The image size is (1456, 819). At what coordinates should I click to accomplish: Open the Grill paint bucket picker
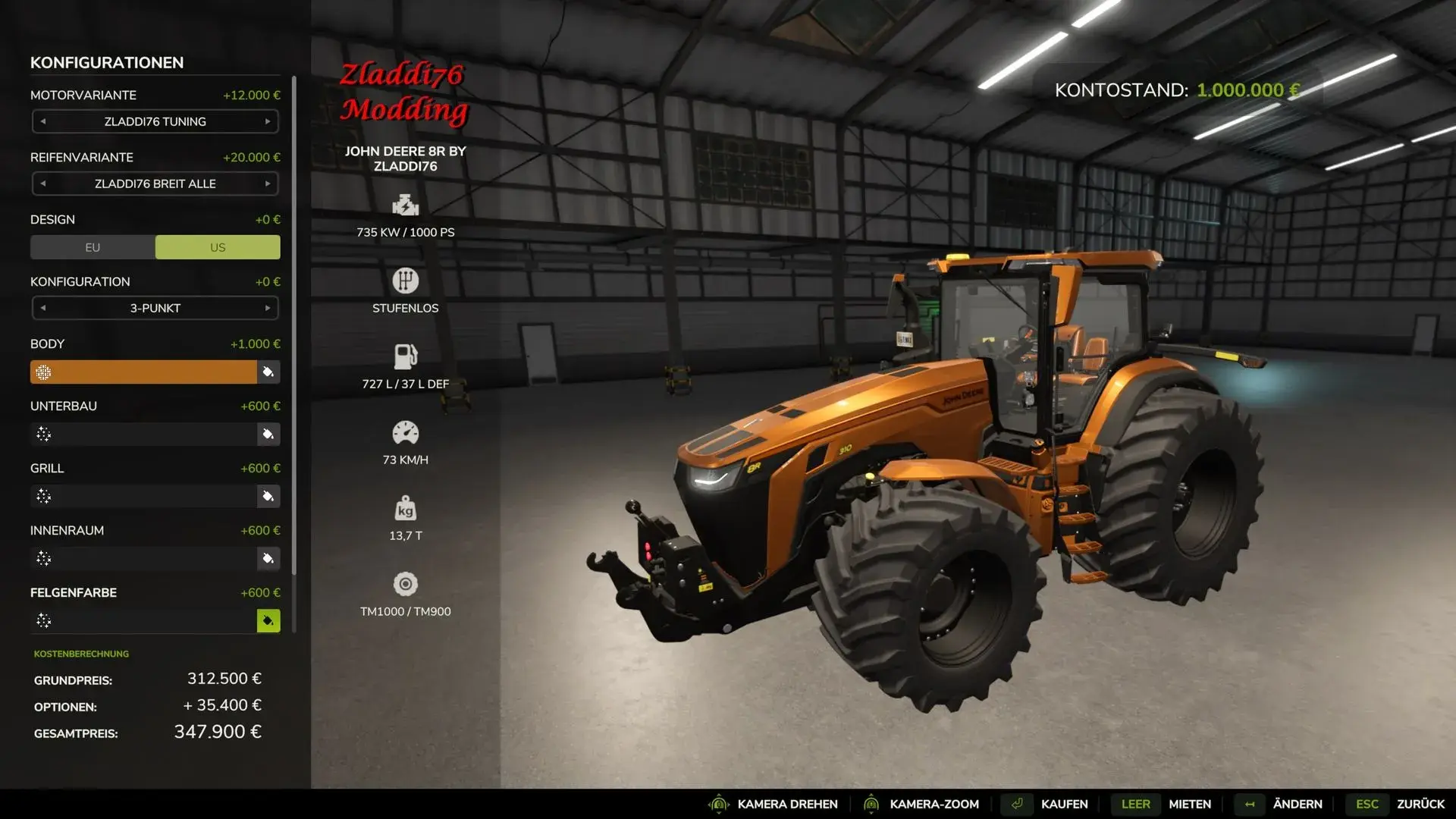pyautogui.click(x=268, y=497)
